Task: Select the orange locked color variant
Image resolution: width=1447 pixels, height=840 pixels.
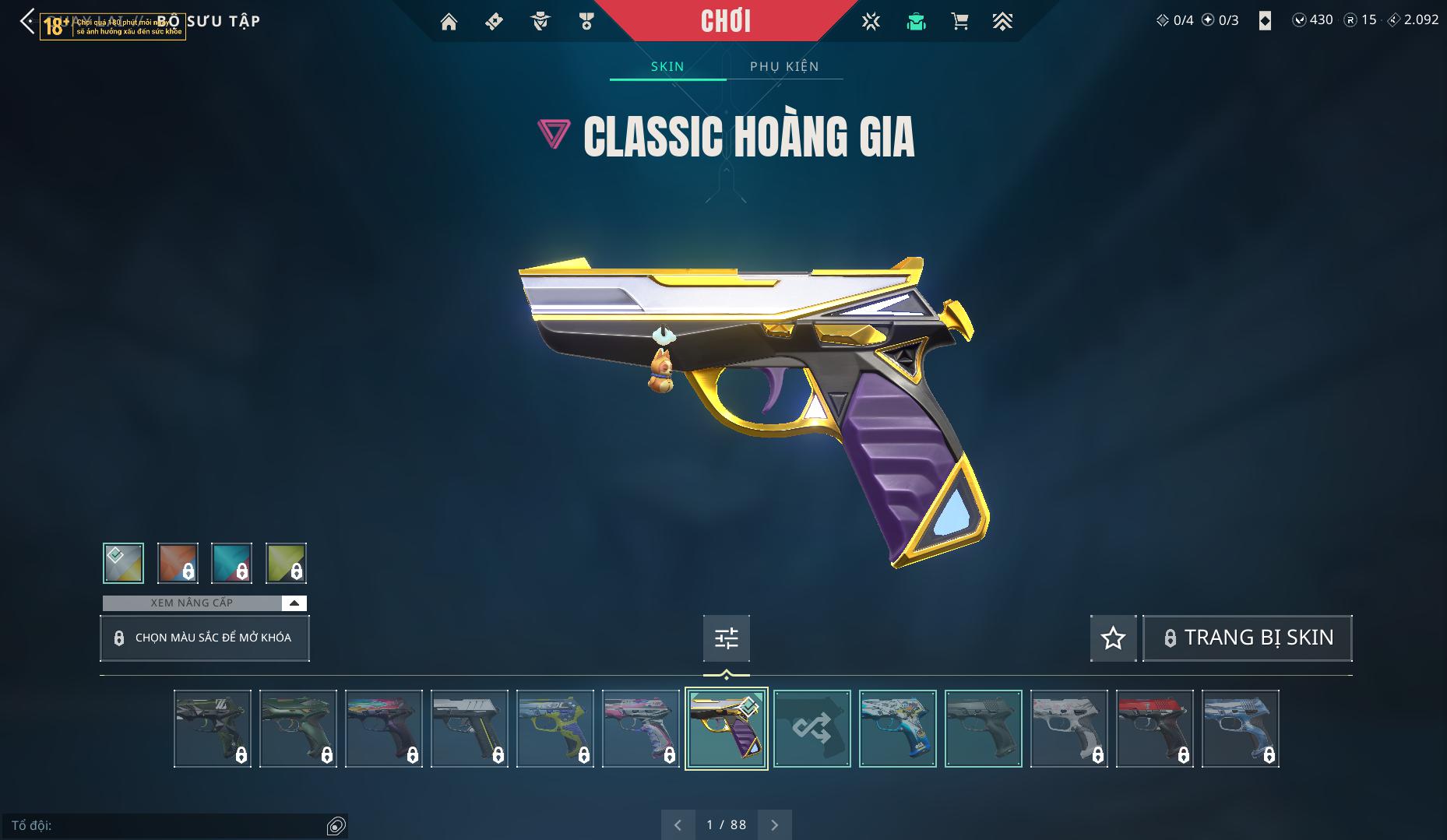Action: tap(178, 563)
